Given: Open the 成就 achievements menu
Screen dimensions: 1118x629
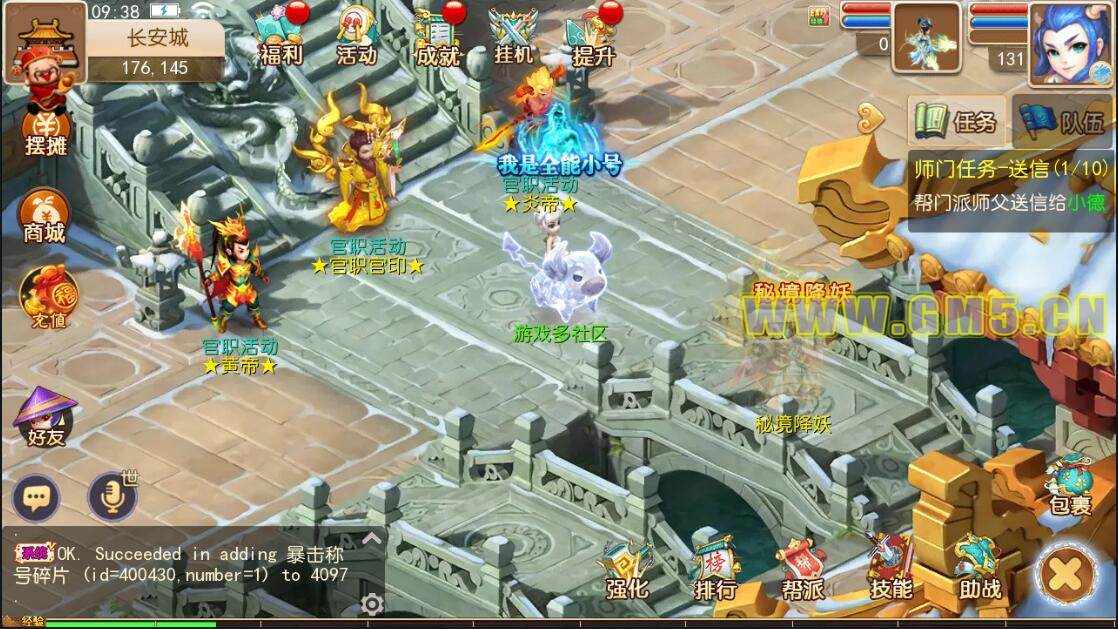Looking at the screenshot, I should (x=436, y=38).
